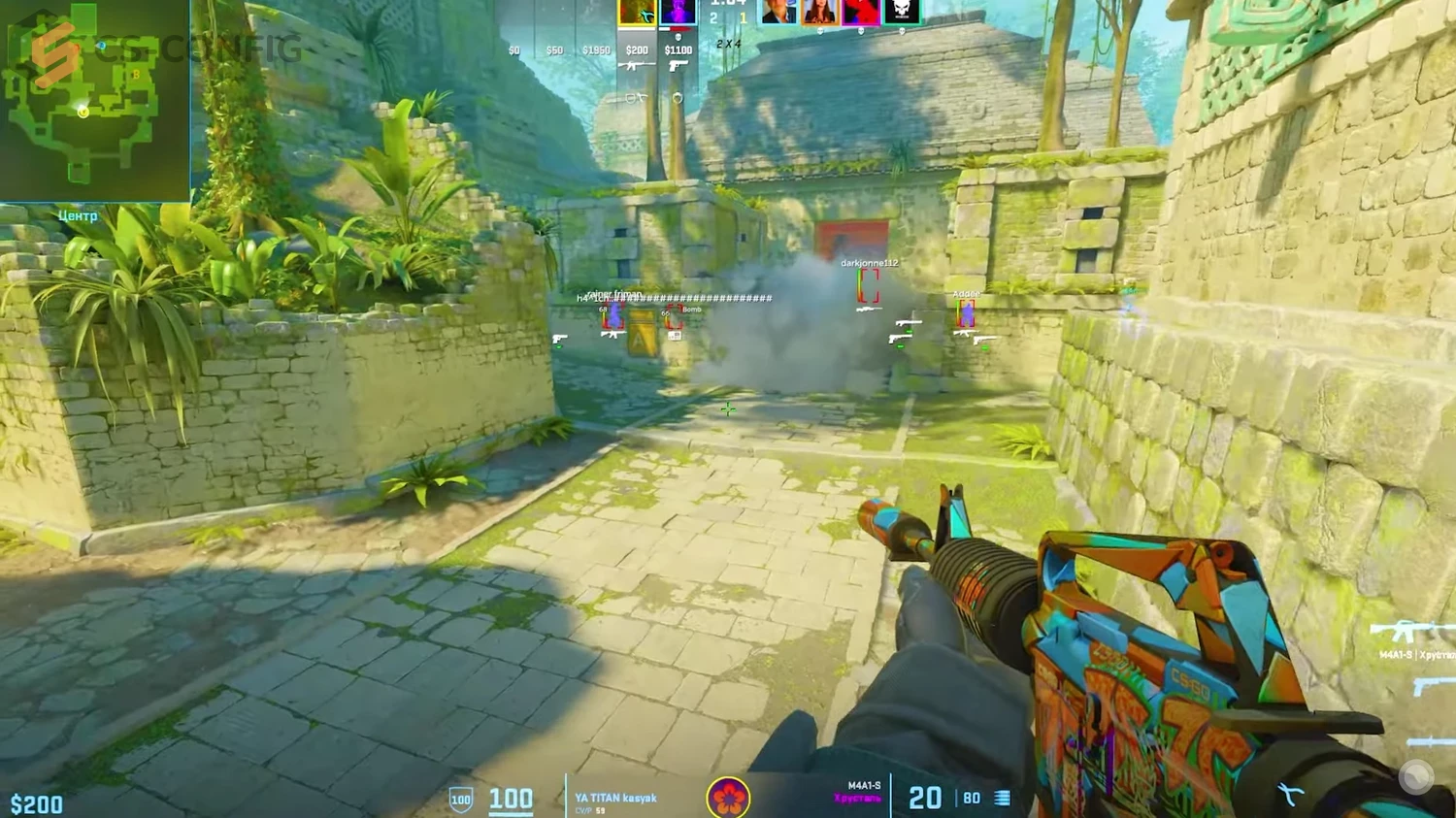Click the enemy avatar with man in suit

[778, 12]
